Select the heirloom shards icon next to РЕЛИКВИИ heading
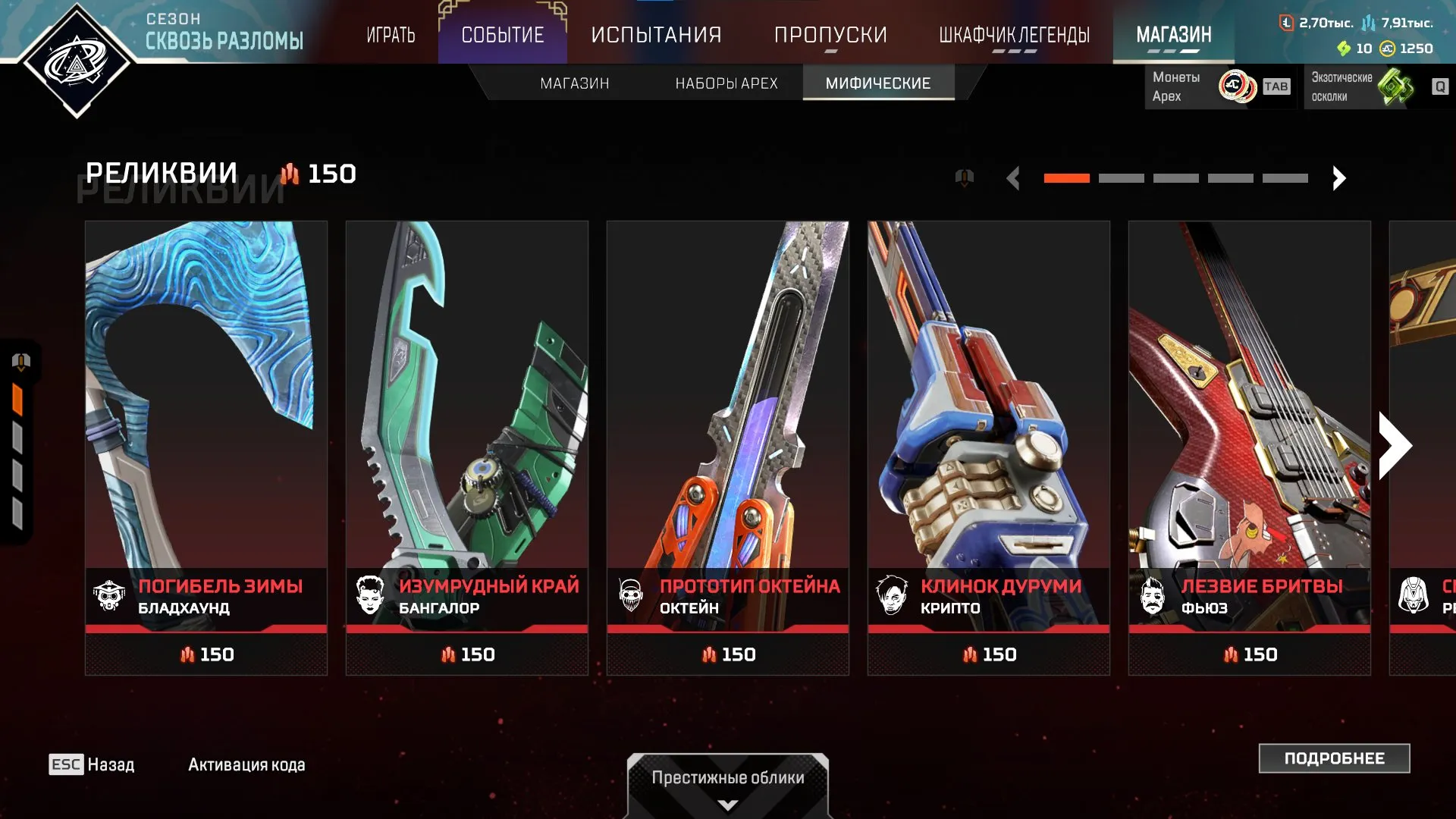1456x819 pixels. coord(290,174)
